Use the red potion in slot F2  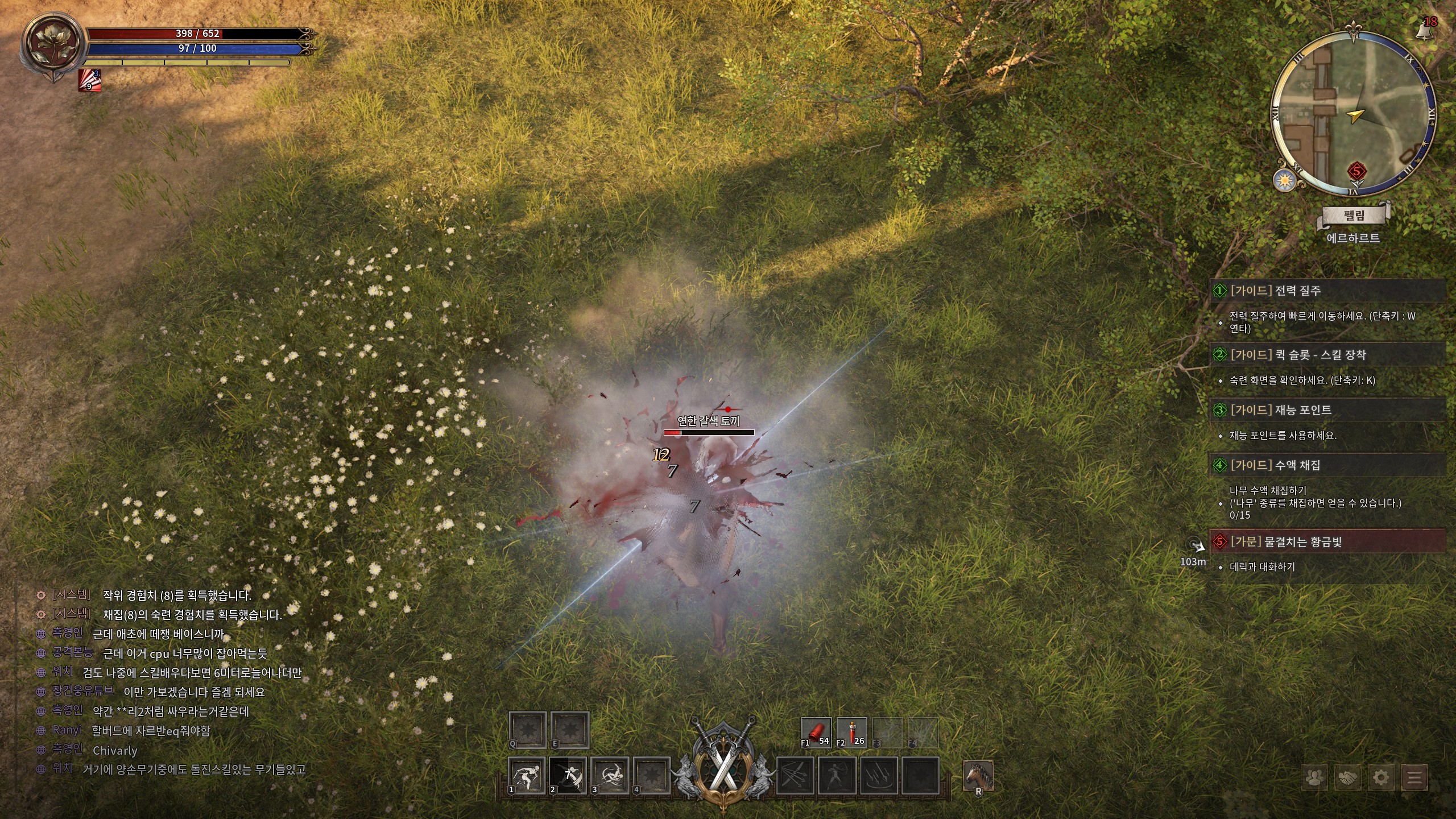coord(851,732)
